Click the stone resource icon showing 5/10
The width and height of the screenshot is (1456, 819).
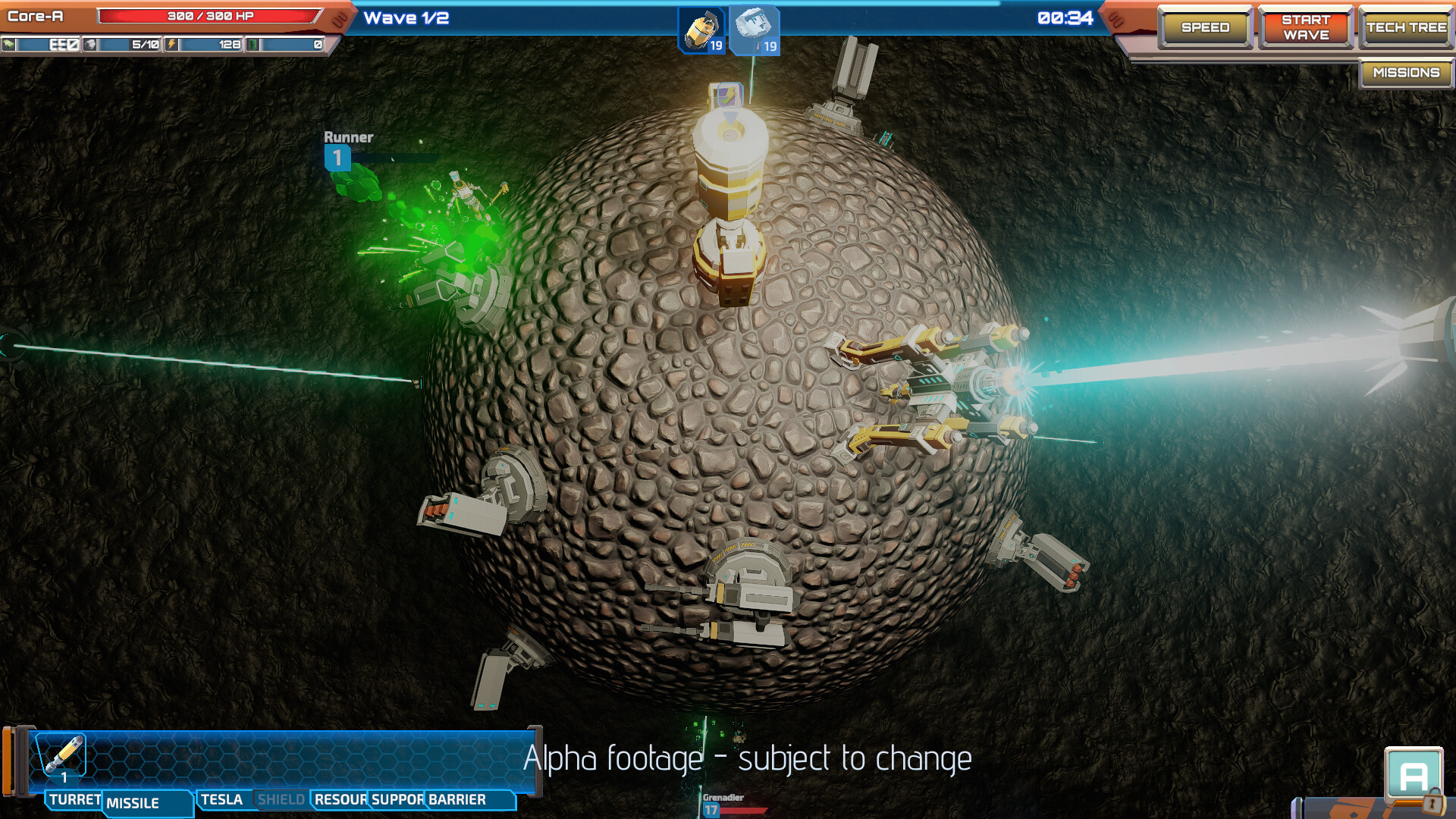90,45
